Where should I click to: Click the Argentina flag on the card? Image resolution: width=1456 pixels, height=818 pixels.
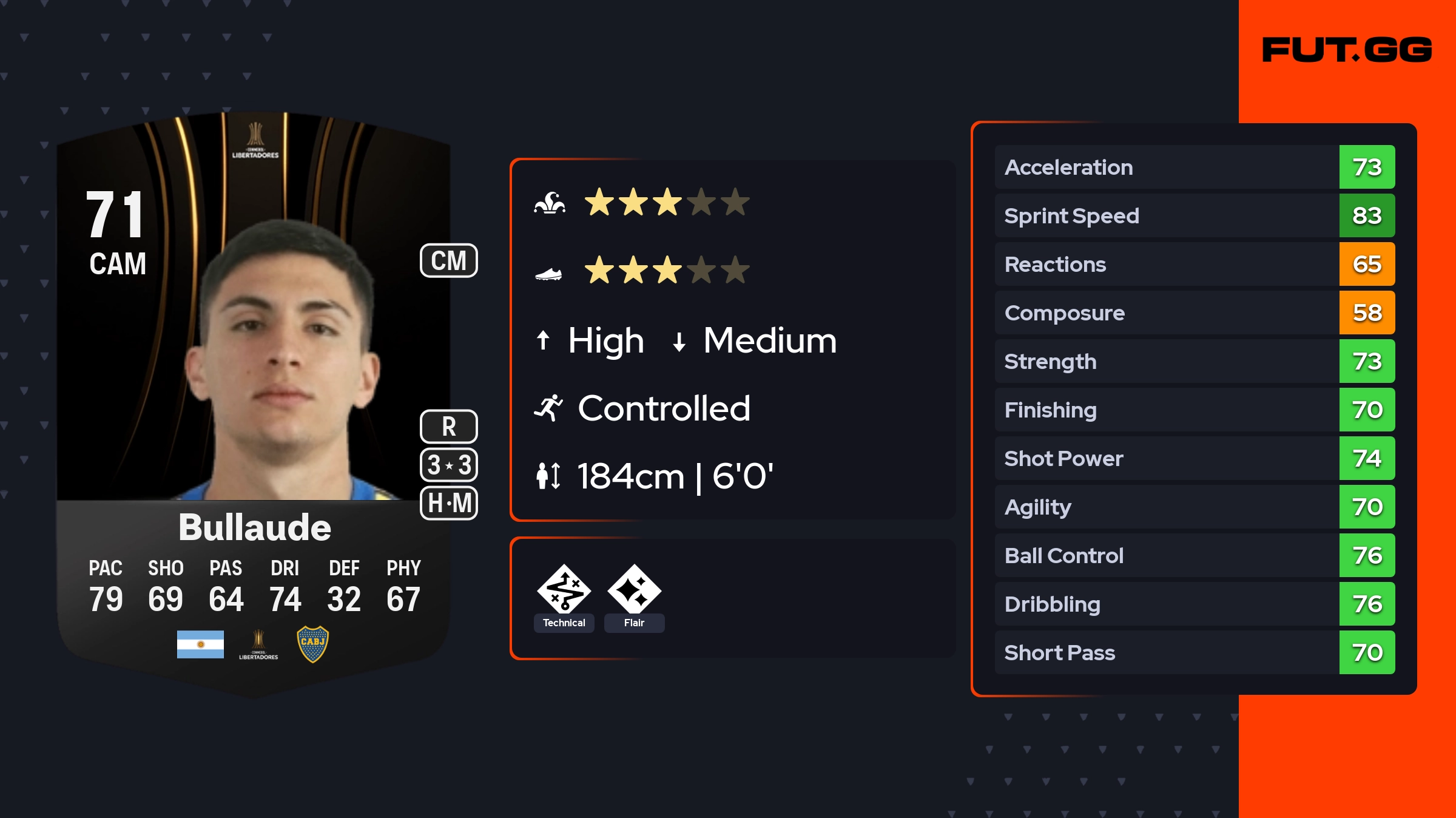(200, 644)
